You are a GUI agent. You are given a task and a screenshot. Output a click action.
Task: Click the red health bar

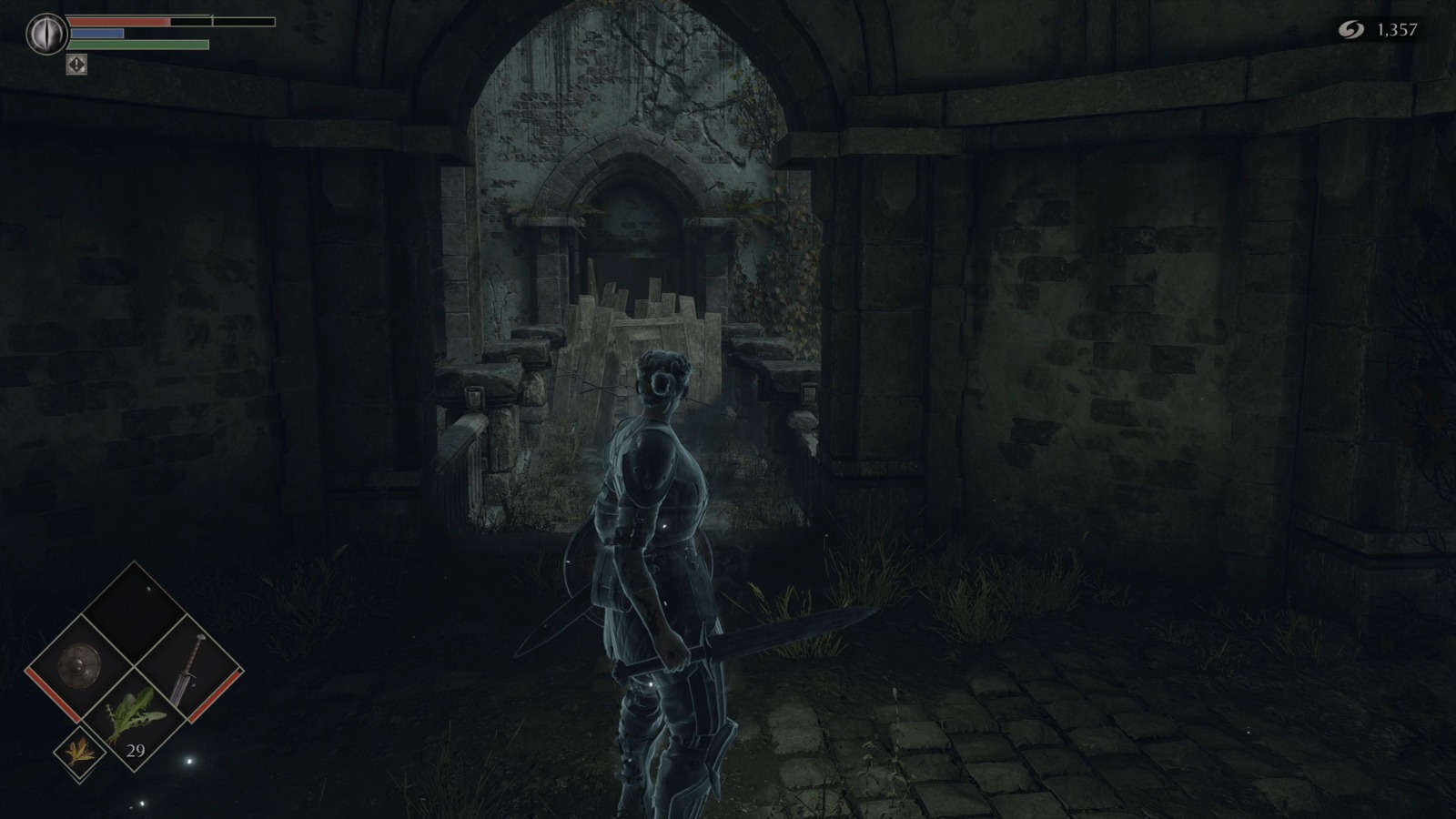click(118, 21)
